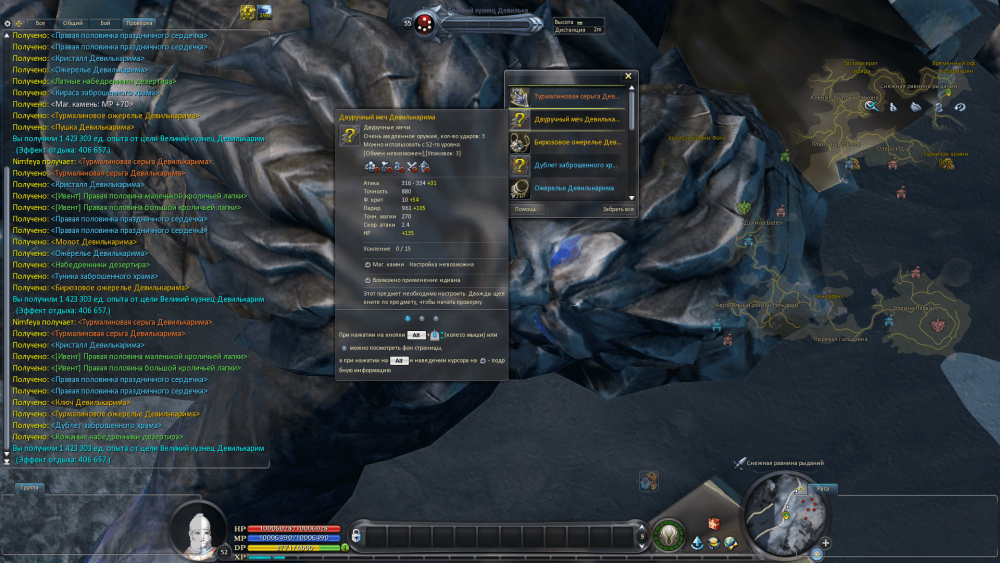Select the "Турмалиновая серьга" loot row
The image size is (1000, 563).
coord(567,97)
